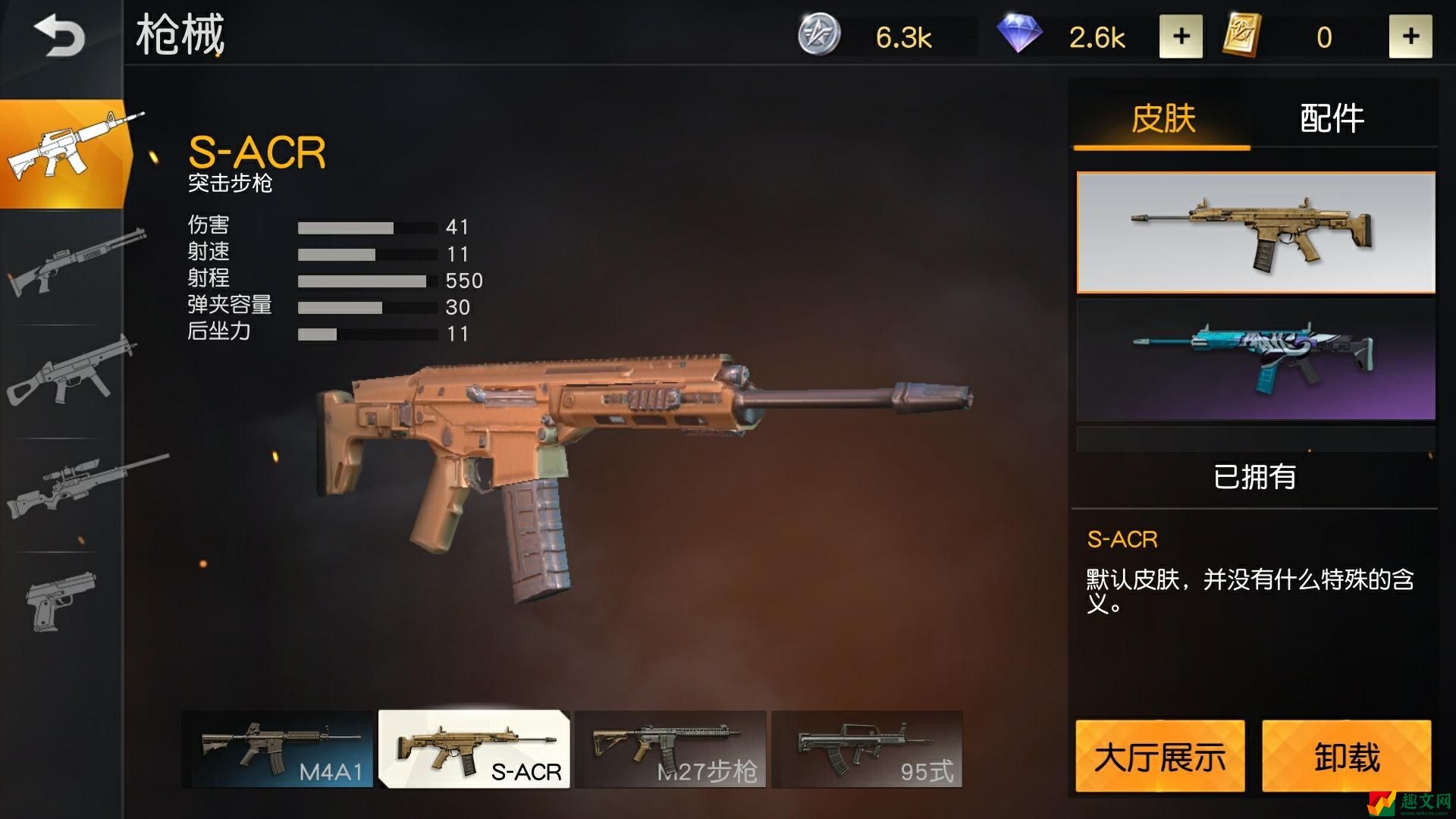Select the default tan S-ACR skin
The height and width of the screenshot is (819, 1456).
pos(1255,232)
